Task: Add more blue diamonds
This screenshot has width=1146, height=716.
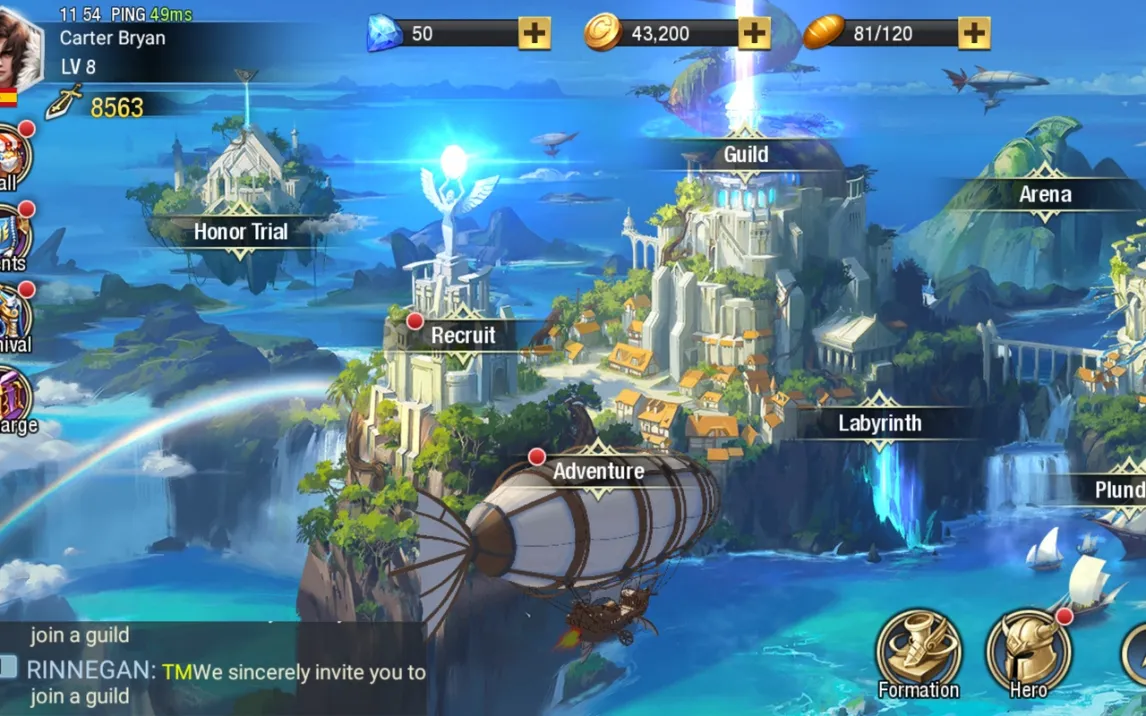Action: tap(535, 33)
